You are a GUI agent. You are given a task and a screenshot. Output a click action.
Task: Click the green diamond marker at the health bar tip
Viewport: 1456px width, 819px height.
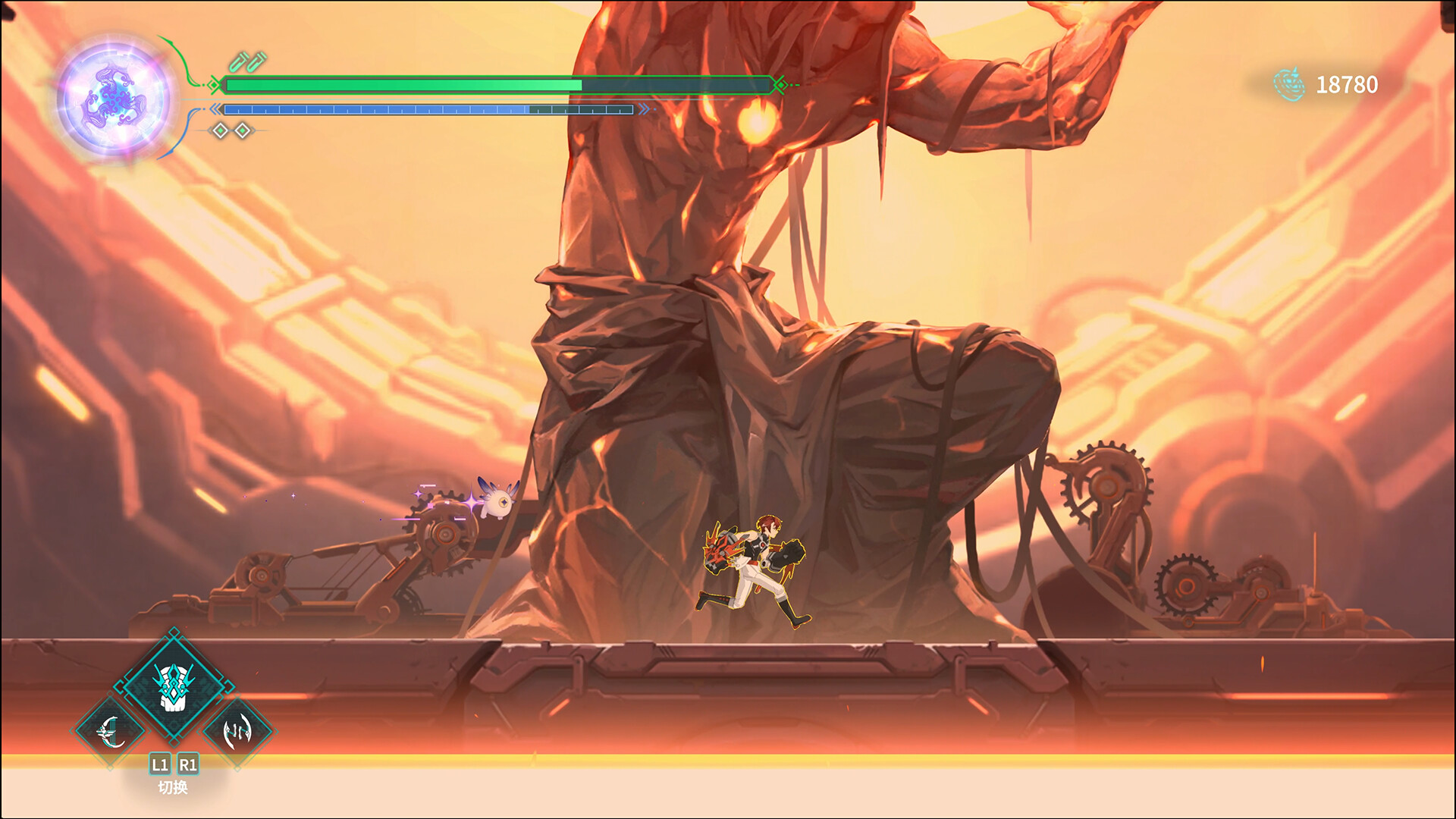(215, 85)
